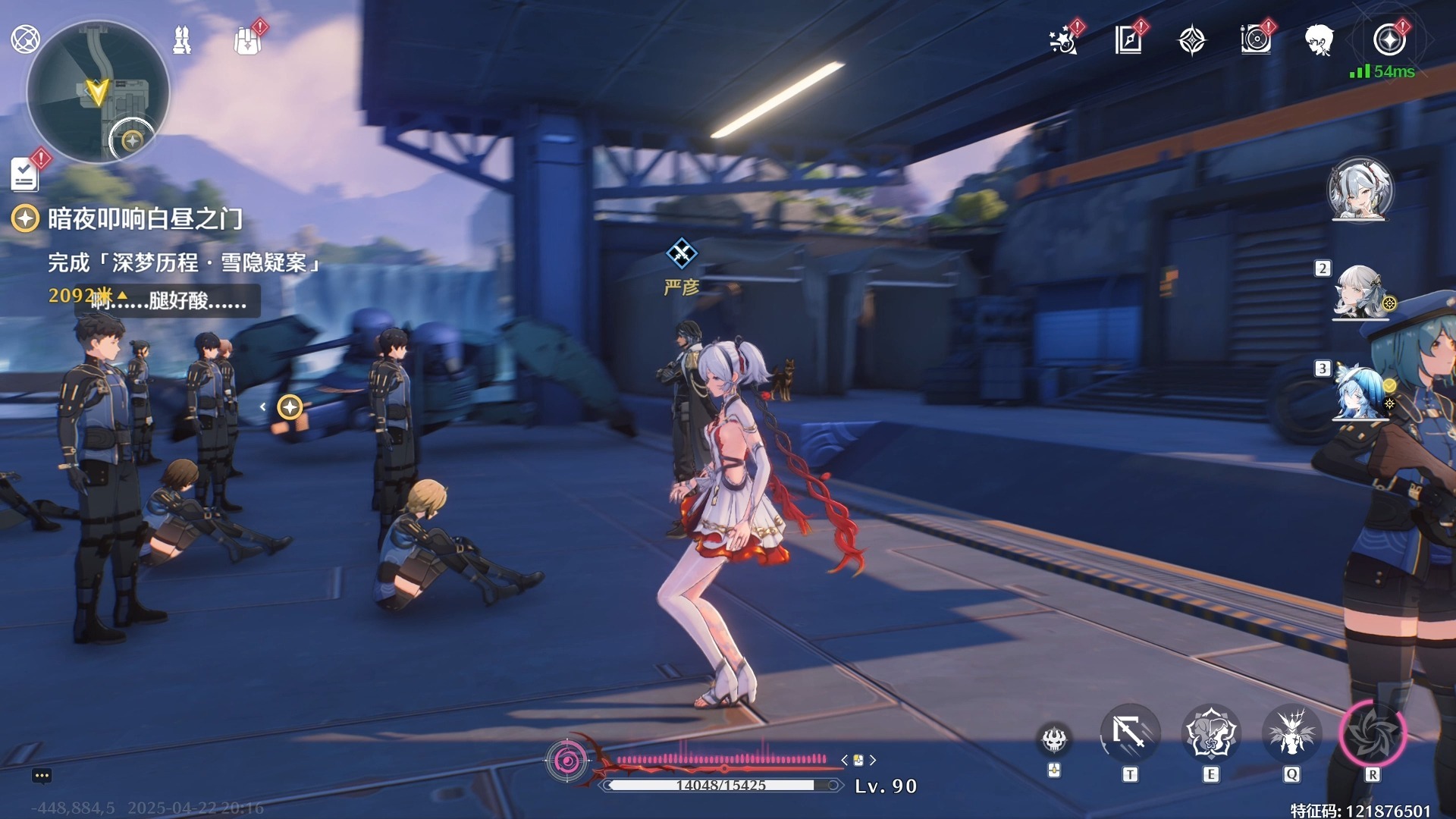
Task: Open the character head profile icon
Action: tap(1319, 40)
